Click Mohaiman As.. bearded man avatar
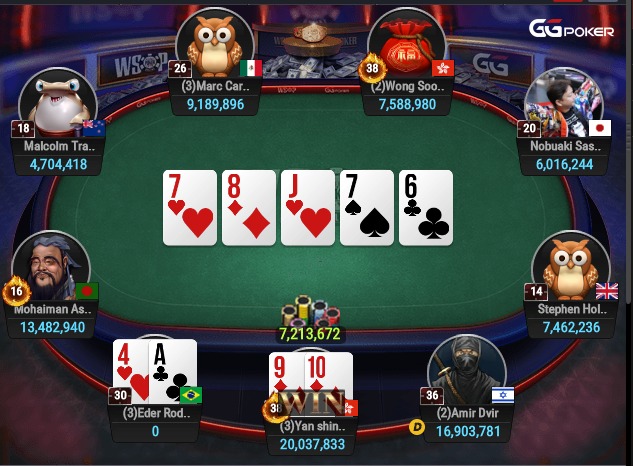 (48, 266)
